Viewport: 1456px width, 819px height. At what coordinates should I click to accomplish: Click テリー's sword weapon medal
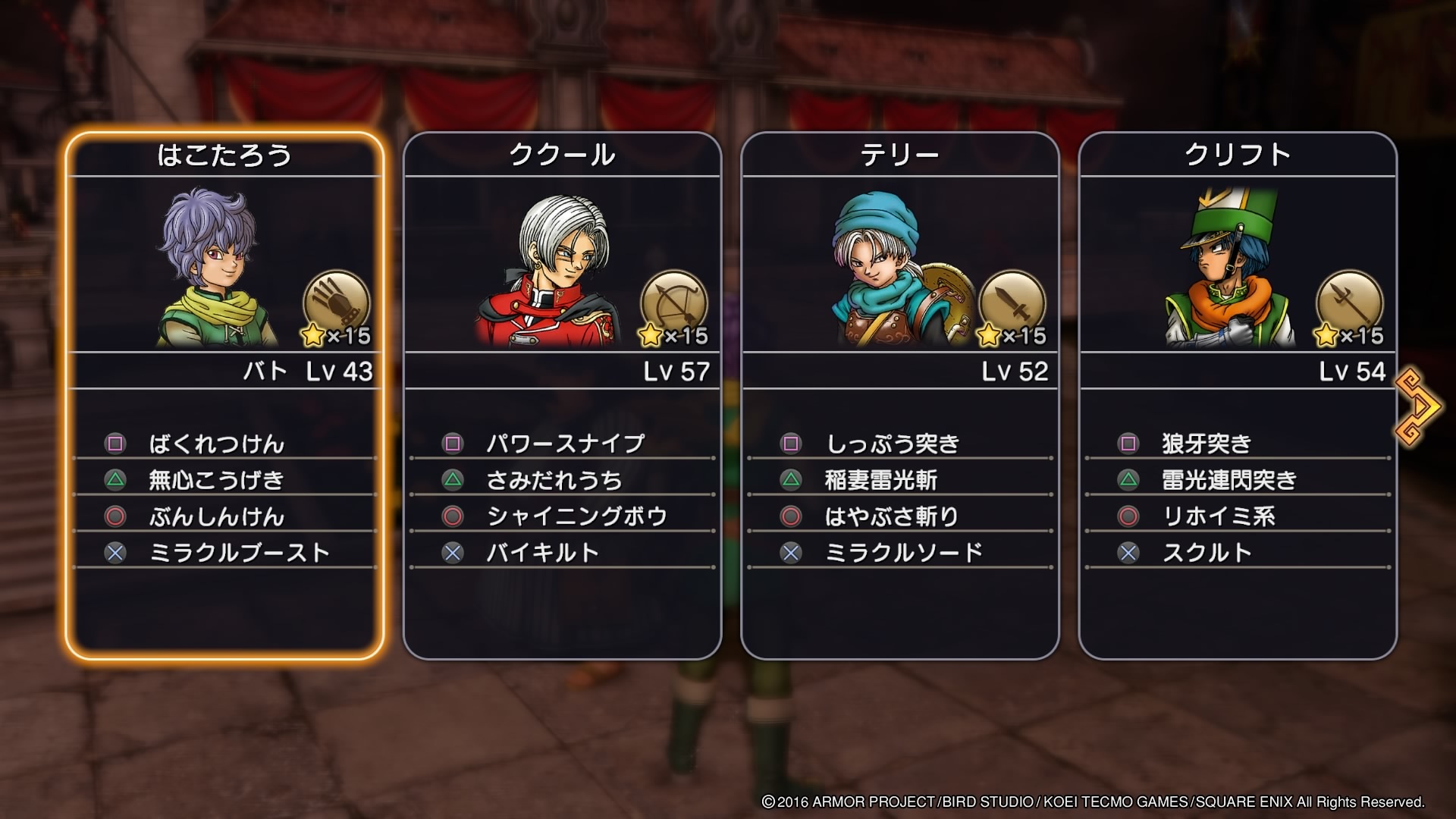pyautogui.click(x=1012, y=305)
